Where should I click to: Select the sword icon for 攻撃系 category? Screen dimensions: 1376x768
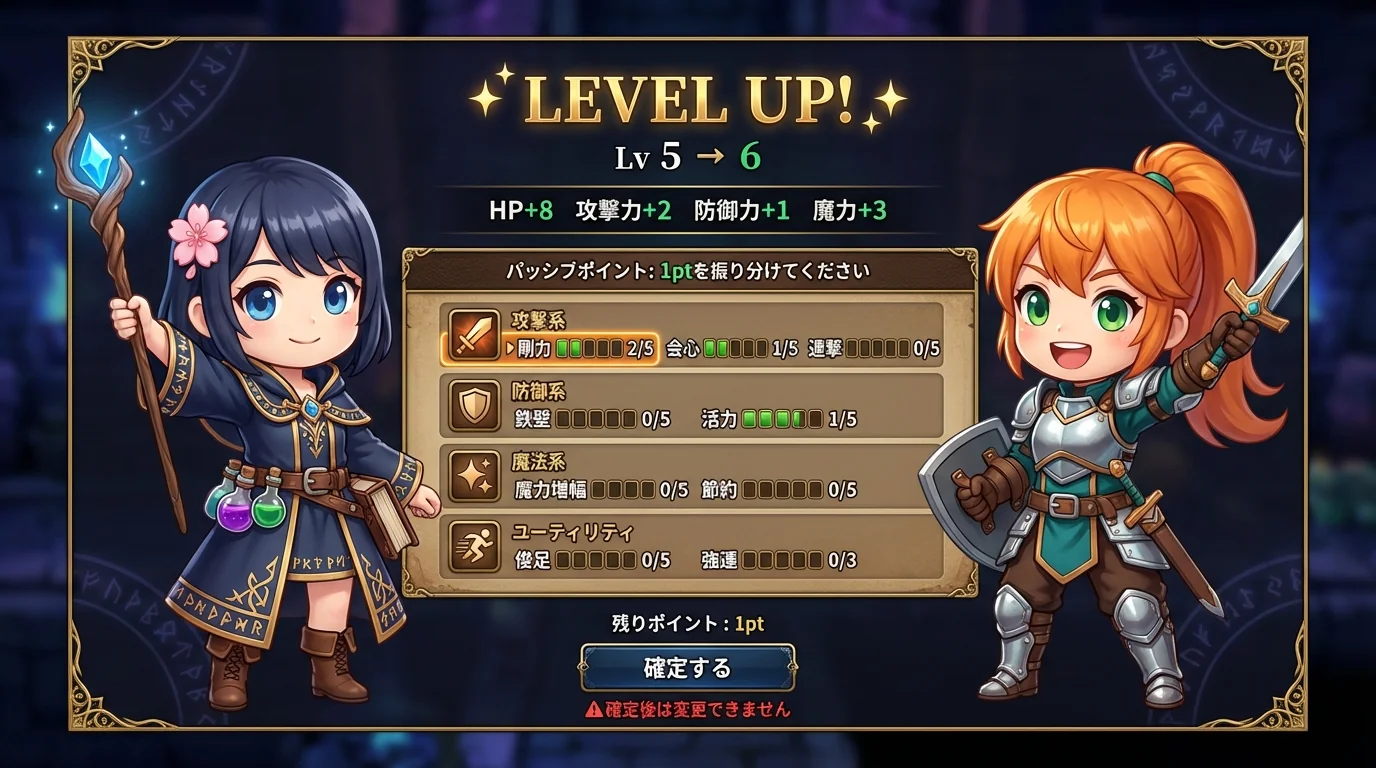473,333
